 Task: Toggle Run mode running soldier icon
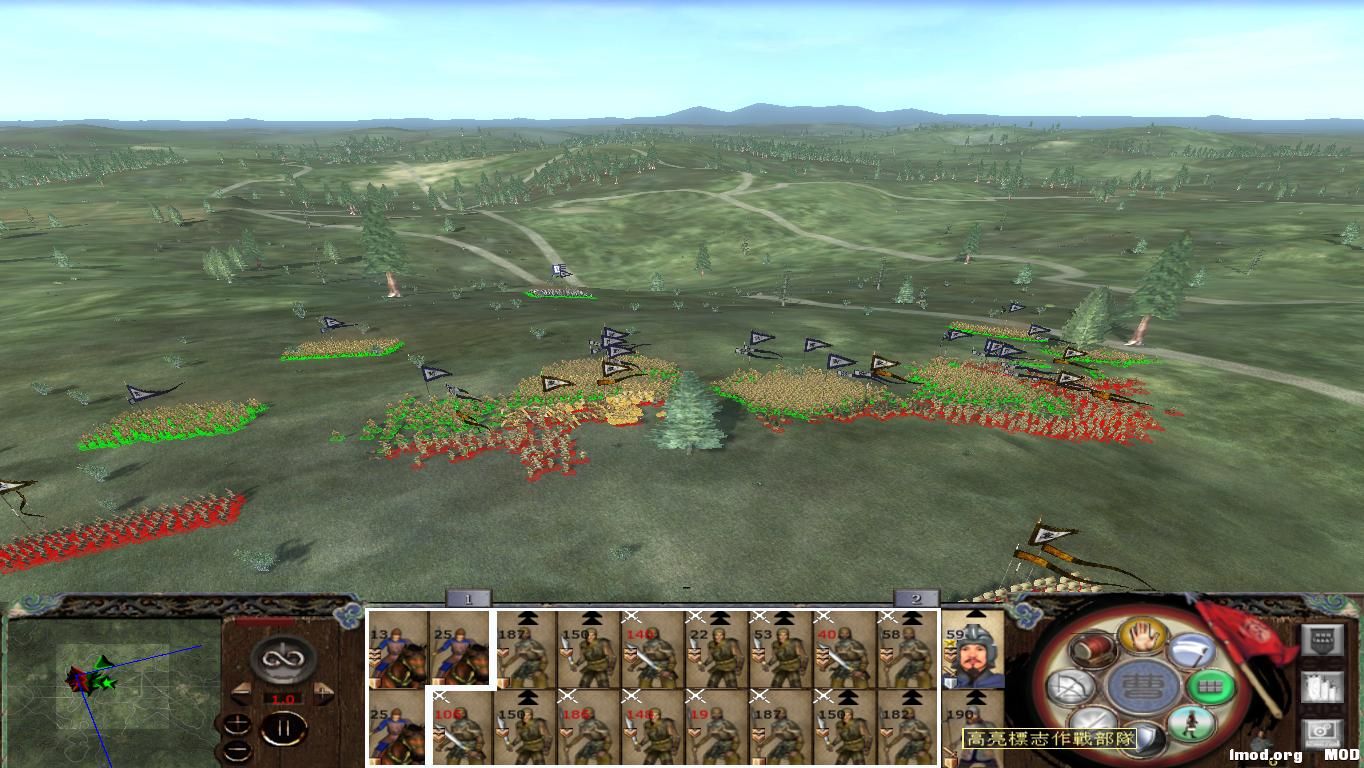1190,725
